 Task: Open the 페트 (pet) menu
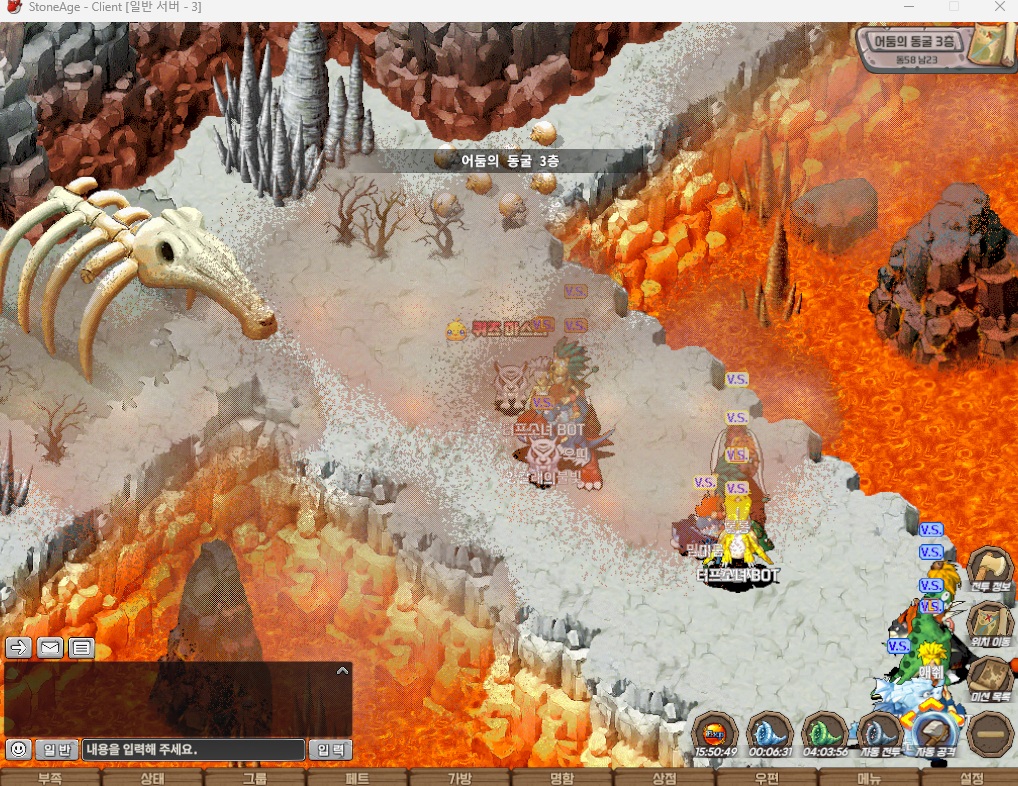point(357,778)
